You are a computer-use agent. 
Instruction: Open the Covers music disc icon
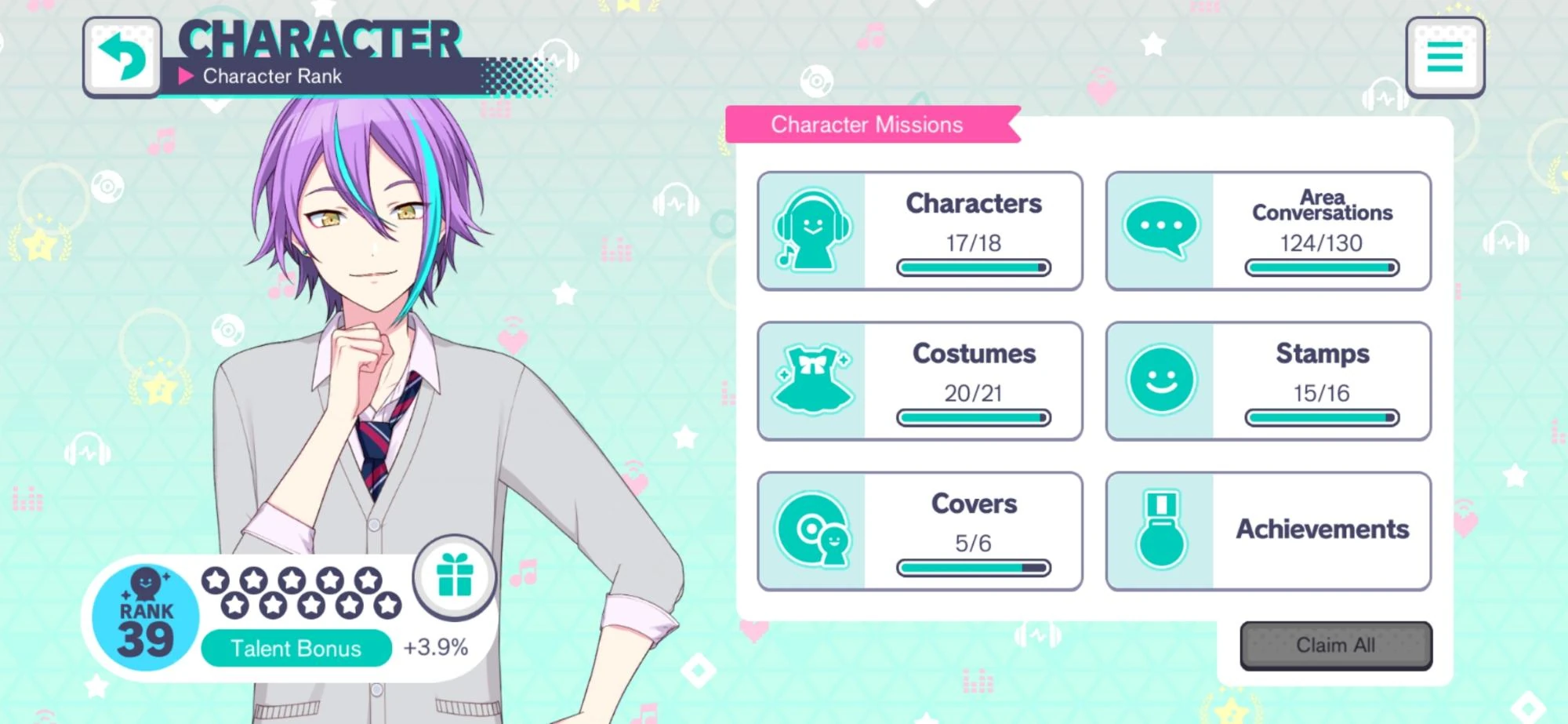pos(813,529)
